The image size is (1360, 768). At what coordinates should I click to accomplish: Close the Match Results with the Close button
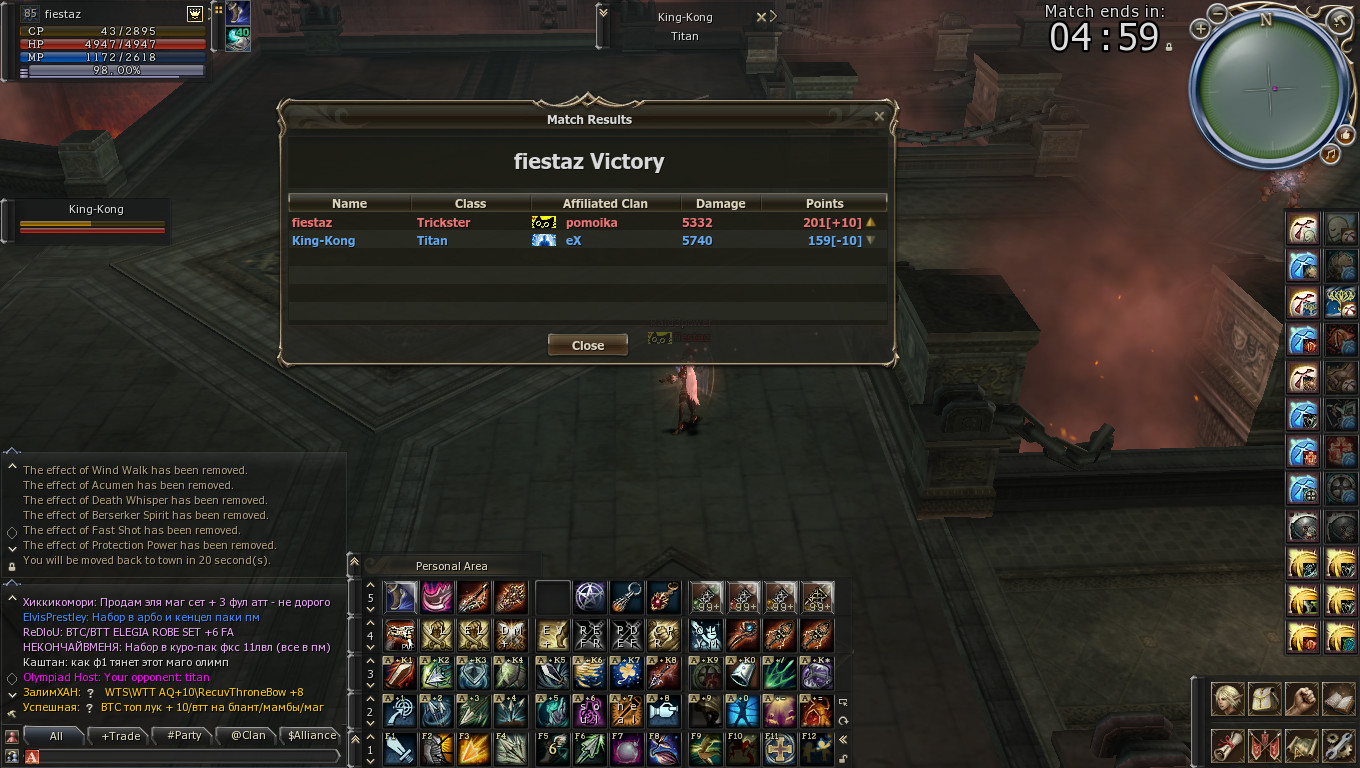click(588, 345)
